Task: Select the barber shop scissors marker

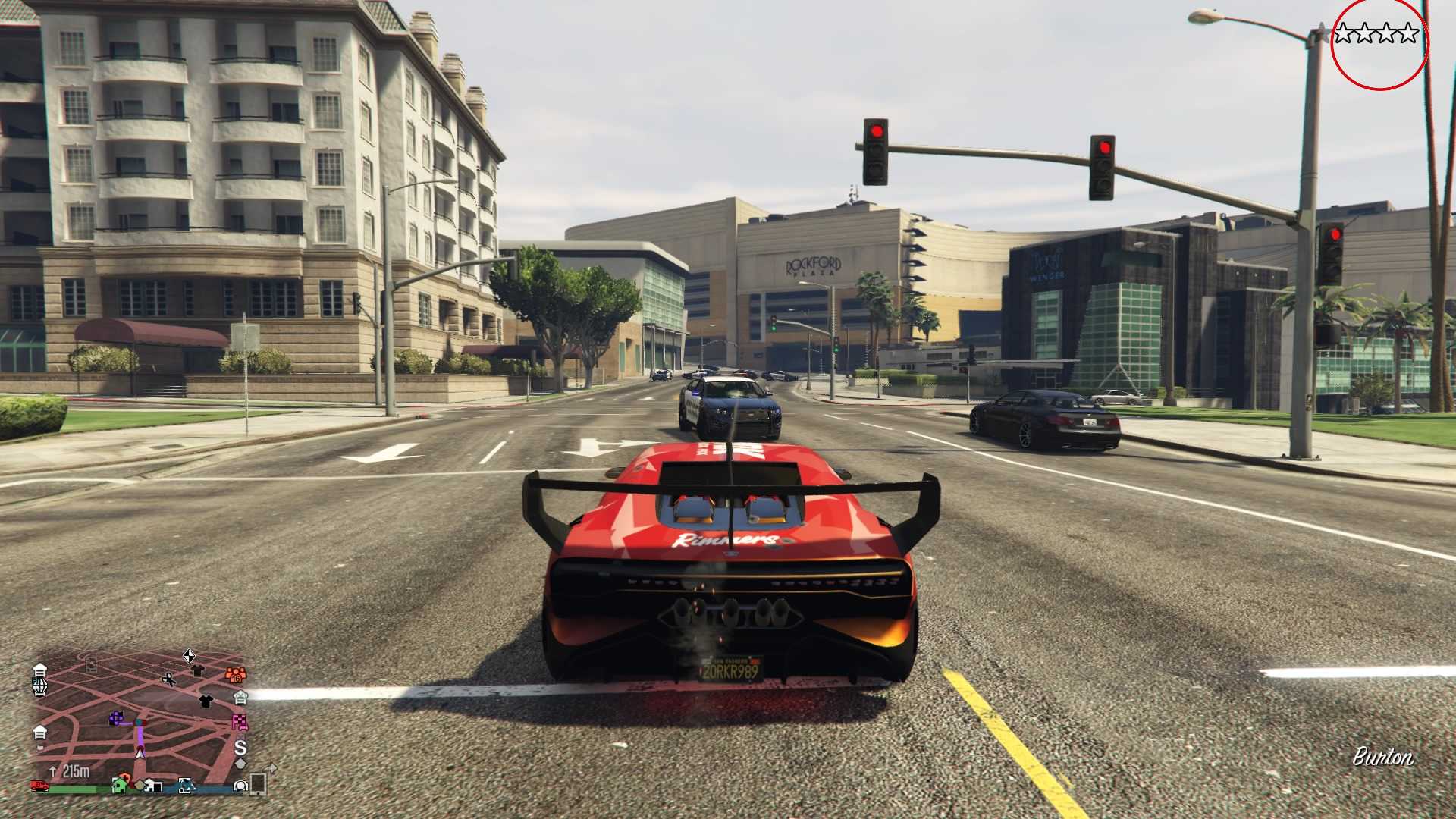Action: coord(168,679)
